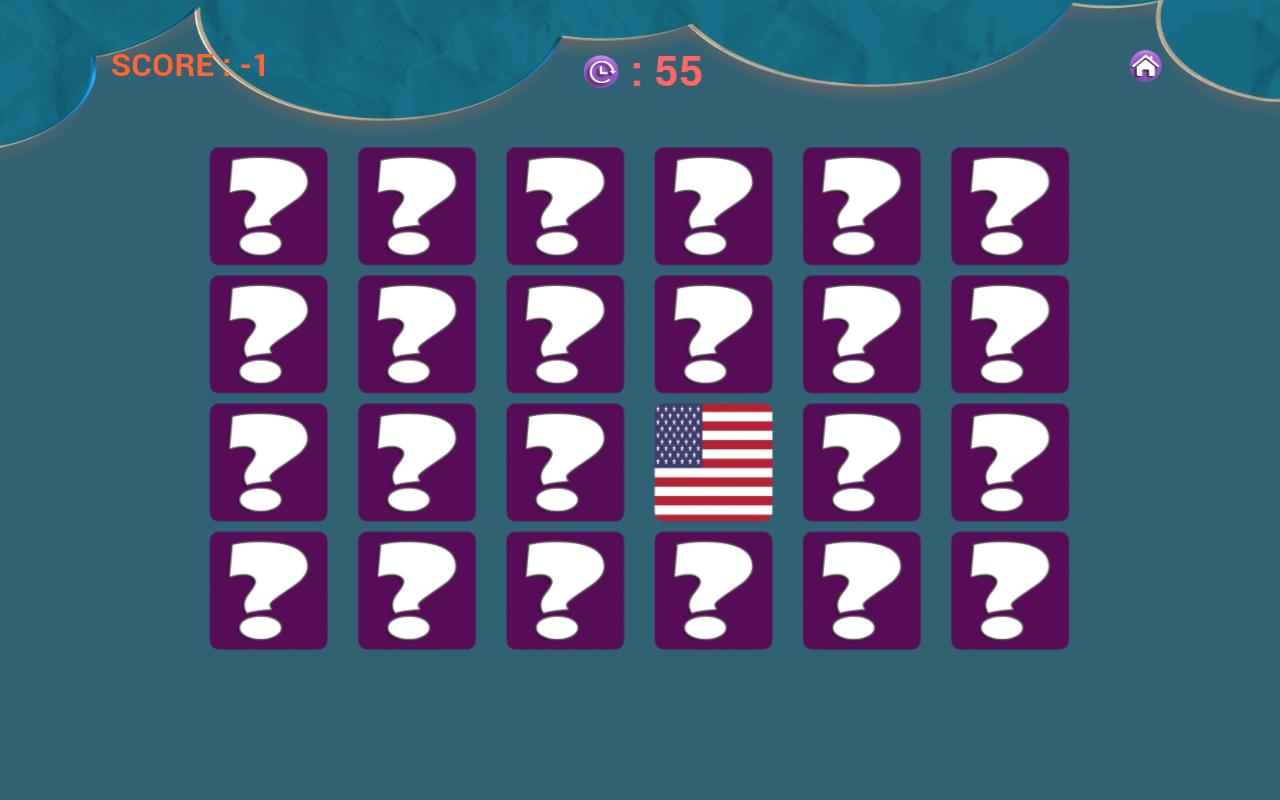1280x800 pixels.
Task: Flip the fourth card in the top row
Action: [713, 206]
